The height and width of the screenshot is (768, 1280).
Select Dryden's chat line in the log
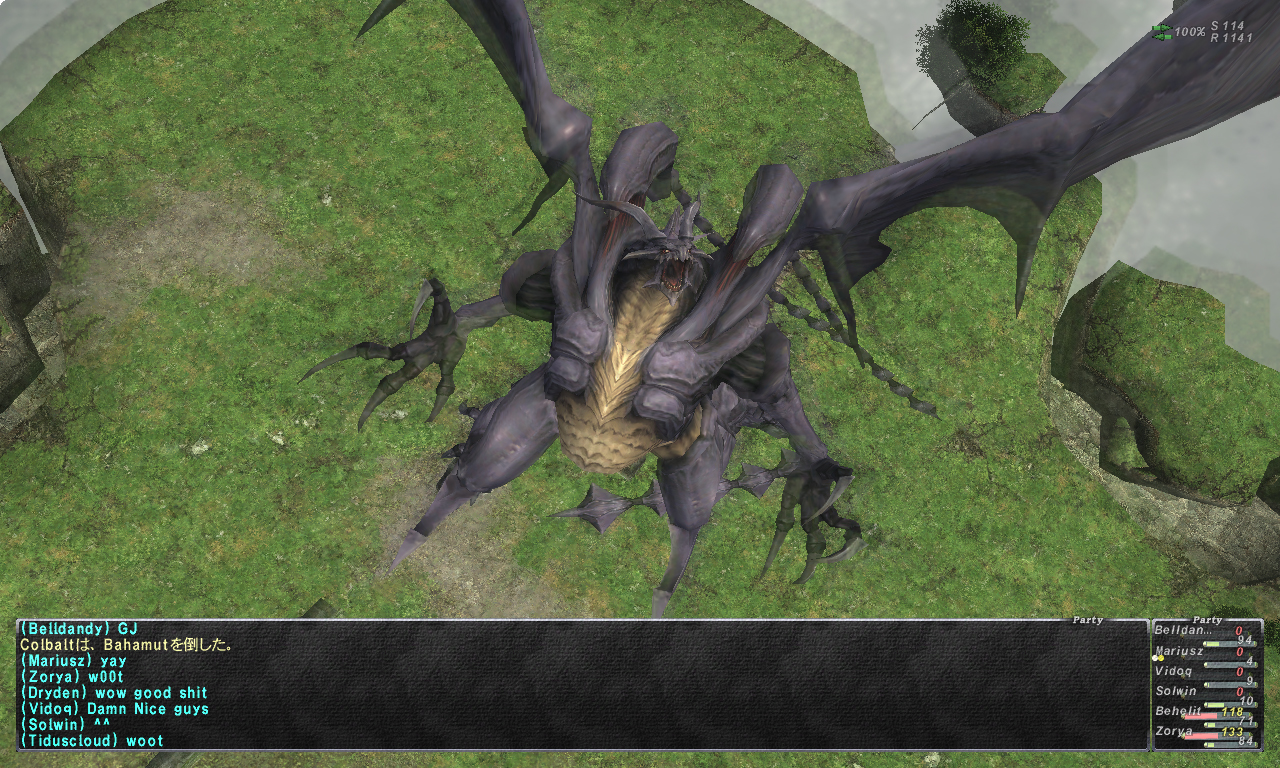click(x=113, y=693)
